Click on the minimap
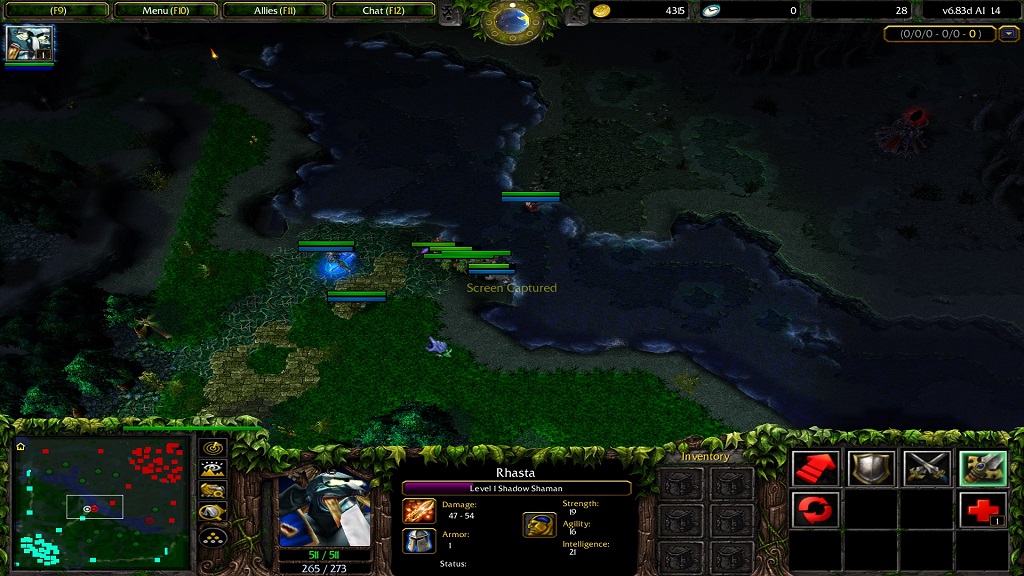The height and width of the screenshot is (576, 1024). (101, 501)
